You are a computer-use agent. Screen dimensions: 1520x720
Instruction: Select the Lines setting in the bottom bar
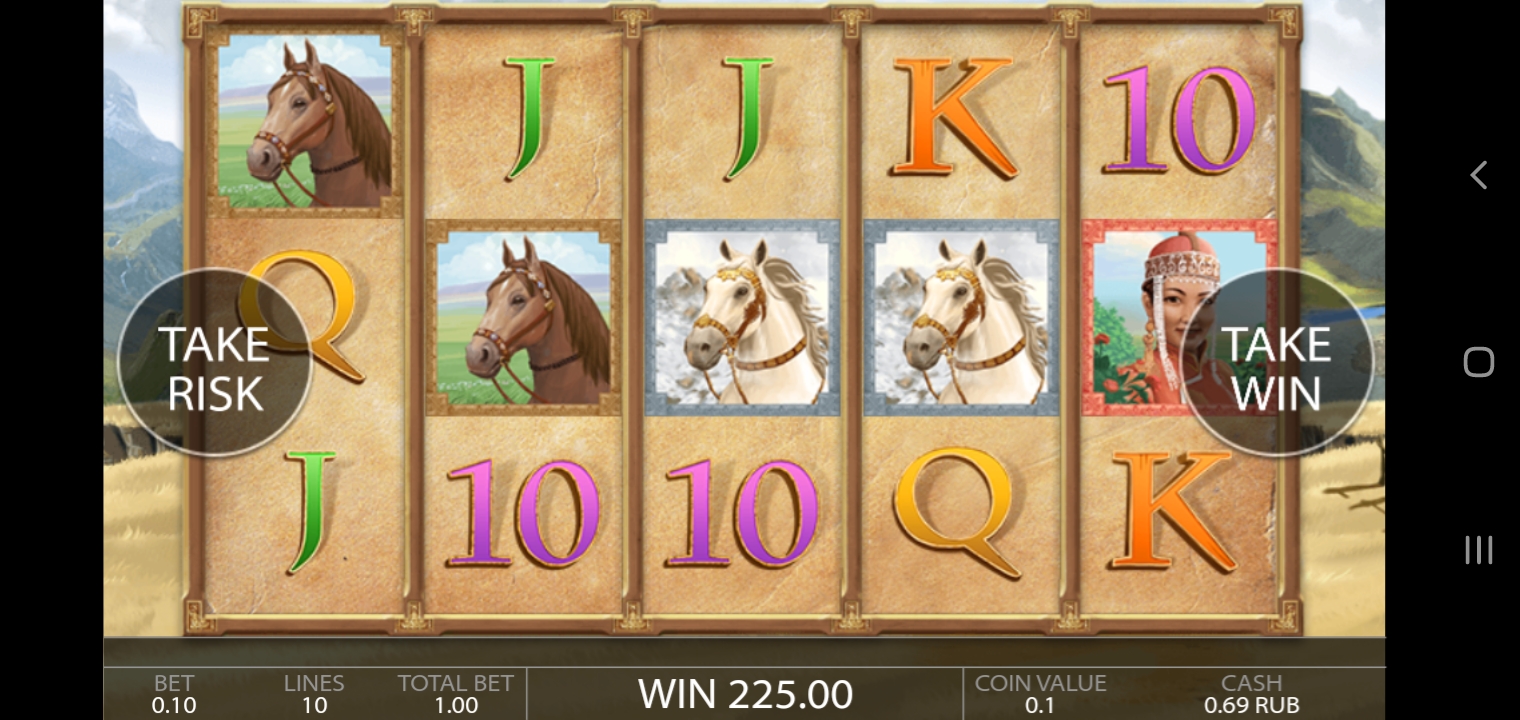point(314,694)
